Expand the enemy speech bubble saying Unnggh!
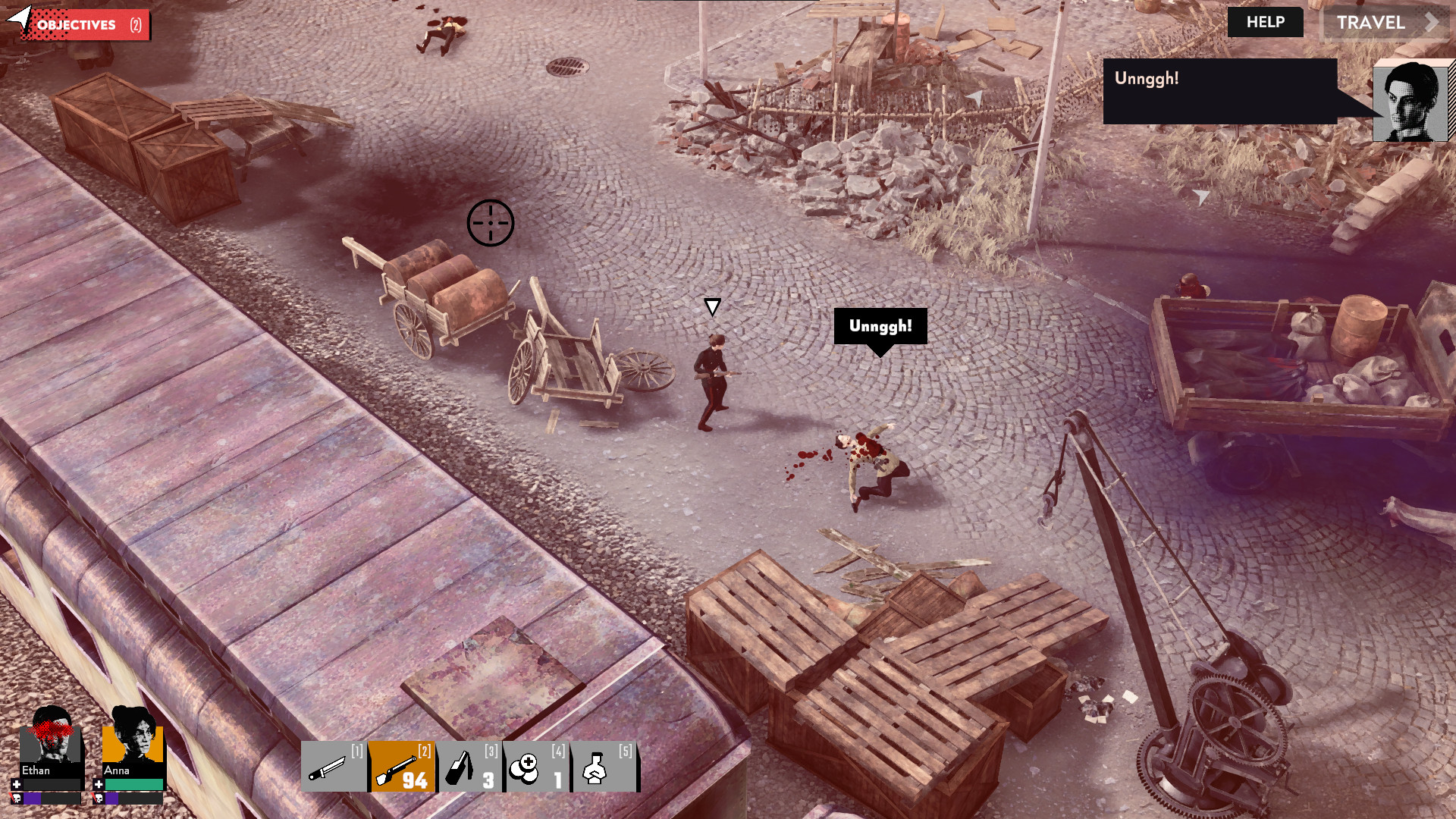The image size is (1456, 819). point(880,326)
